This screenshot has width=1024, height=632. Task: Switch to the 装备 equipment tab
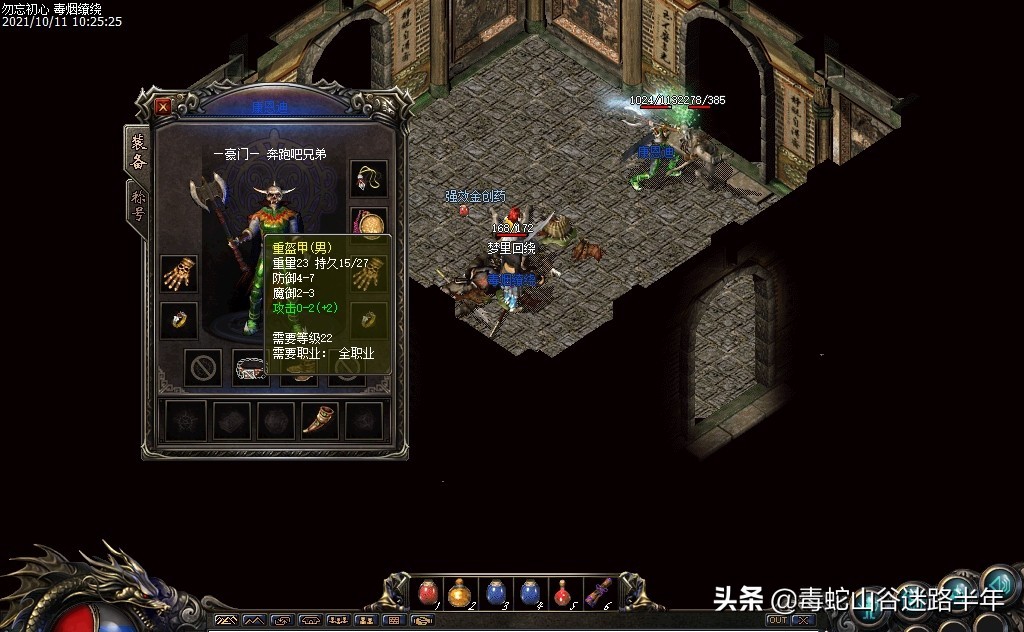pos(139,151)
